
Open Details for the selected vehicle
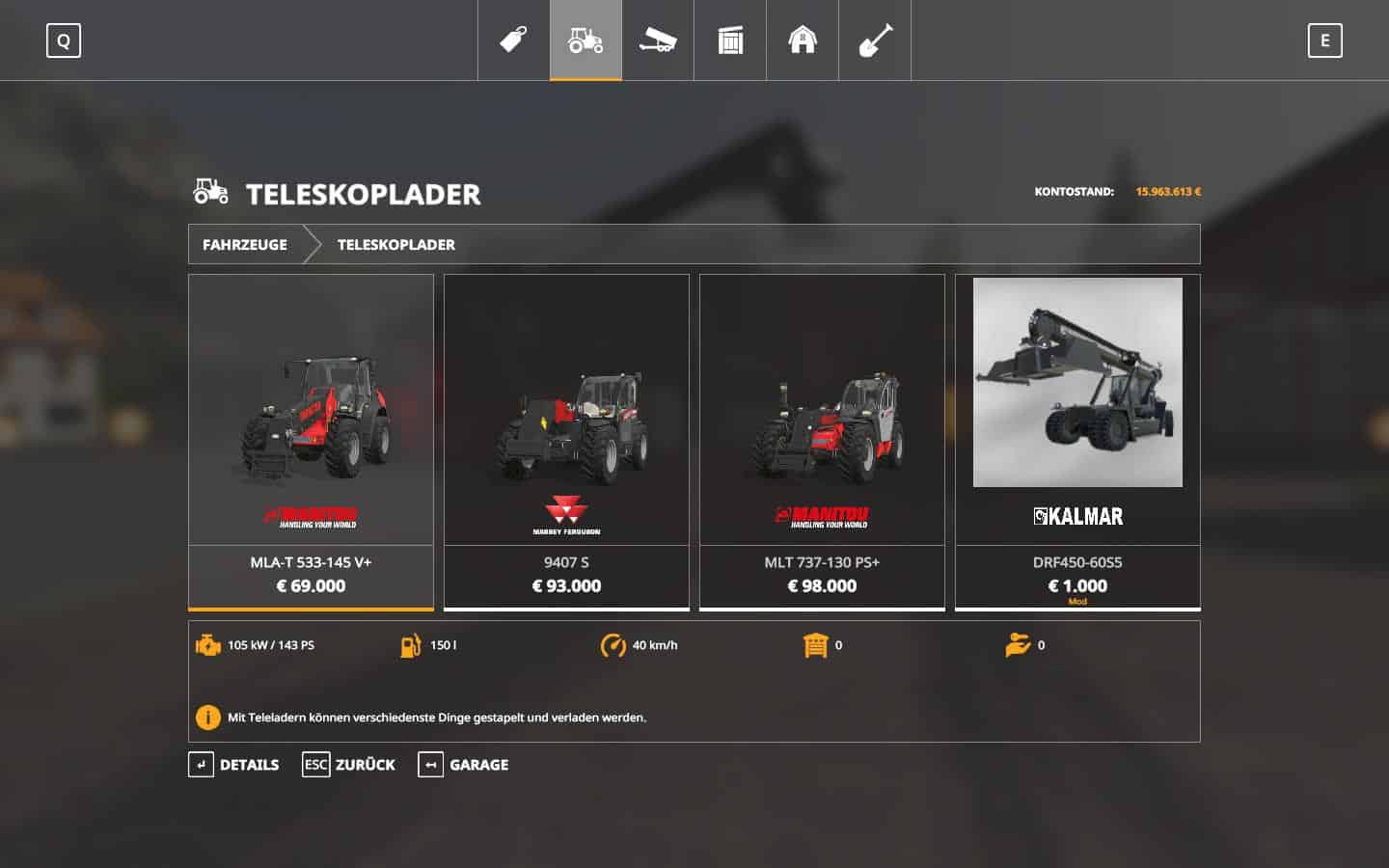pyautogui.click(x=234, y=765)
